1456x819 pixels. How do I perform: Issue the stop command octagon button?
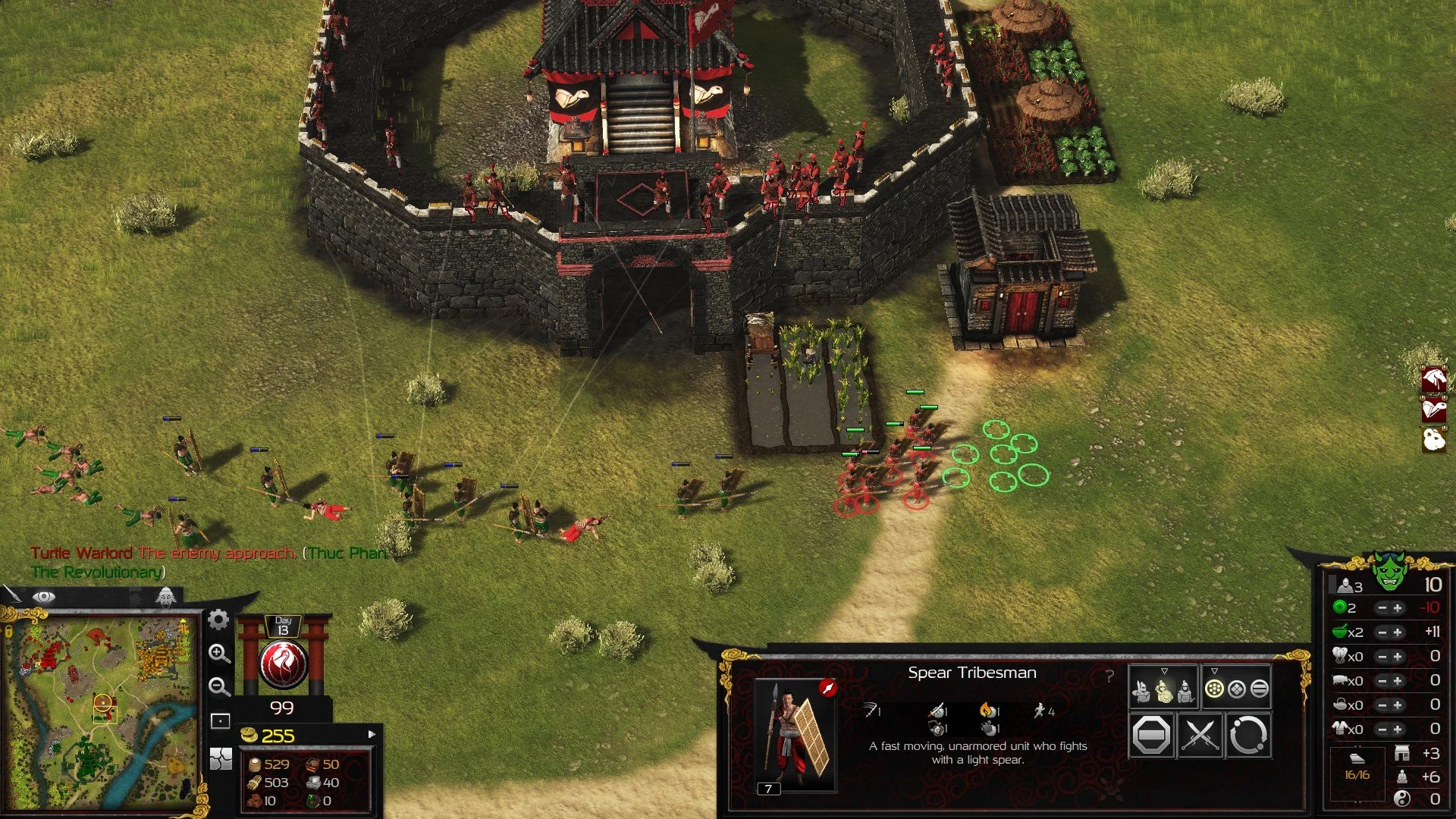pos(1151,735)
